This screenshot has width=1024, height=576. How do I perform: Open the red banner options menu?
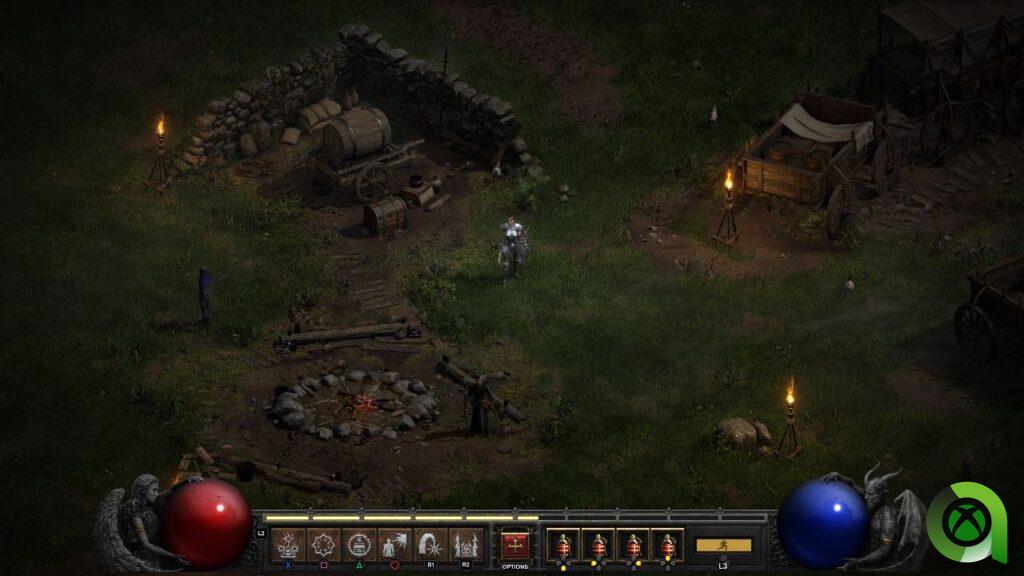tap(515, 545)
